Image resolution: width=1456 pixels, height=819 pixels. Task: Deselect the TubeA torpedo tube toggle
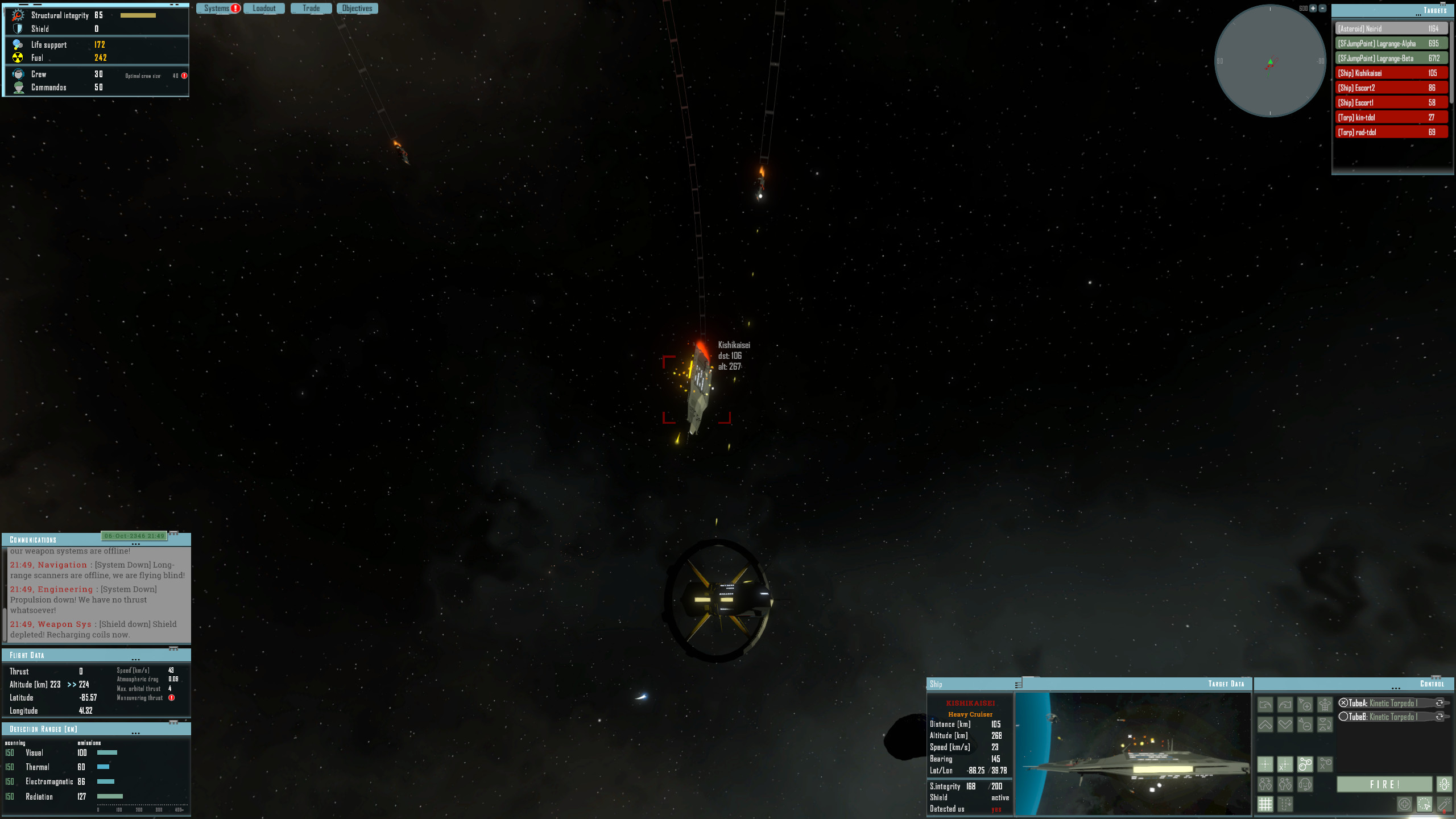pos(1343,703)
